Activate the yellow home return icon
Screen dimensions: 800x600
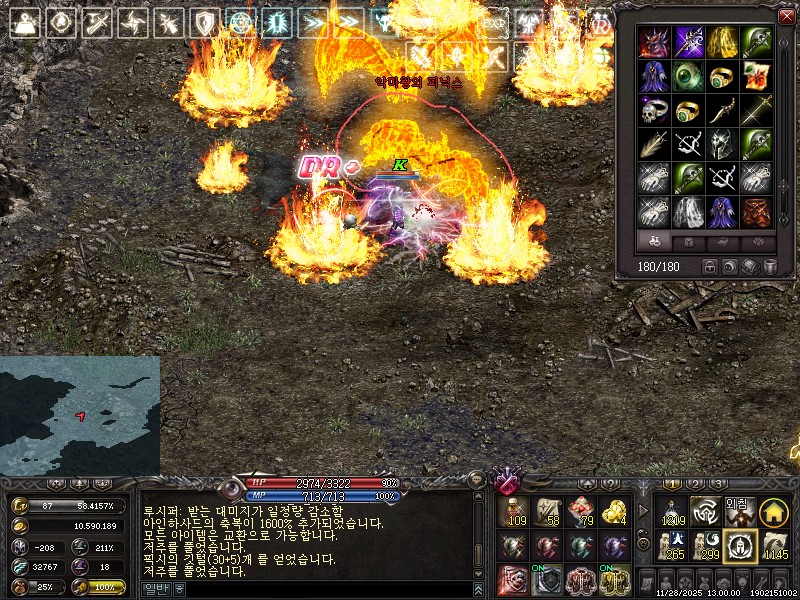pos(772,512)
